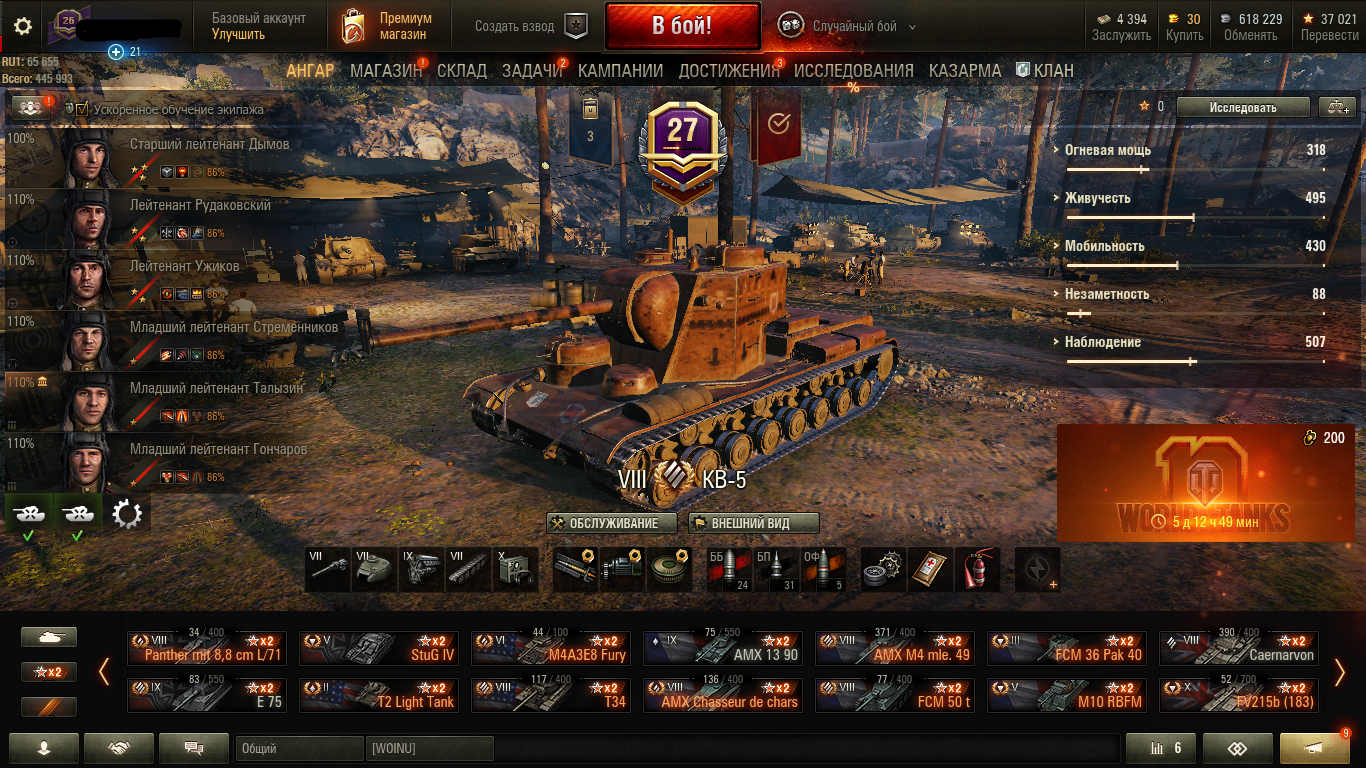This screenshot has width=1366, height=768.
Task: Open ОБСЛУЖИВАНИЕ for the KV-5
Action: pos(613,523)
